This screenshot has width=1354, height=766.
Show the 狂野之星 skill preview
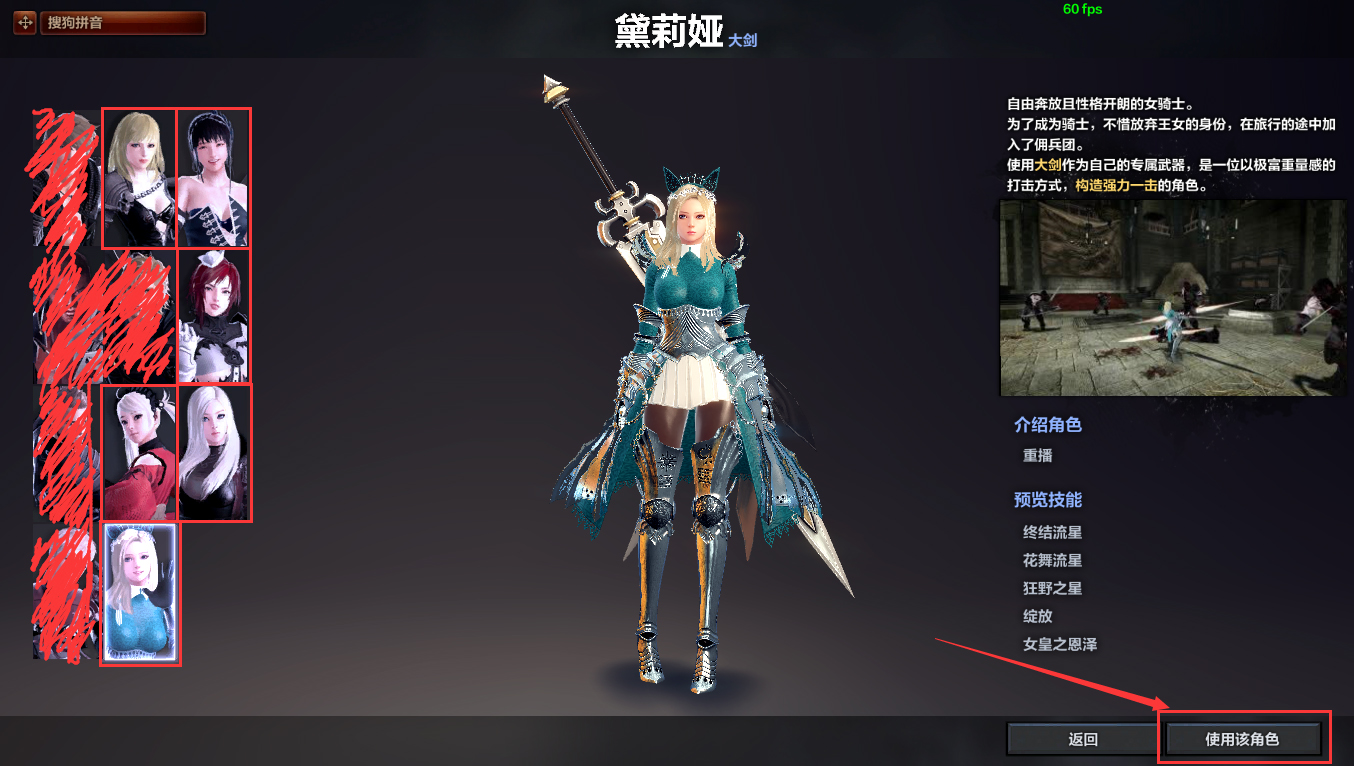click(x=1052, y=589)
